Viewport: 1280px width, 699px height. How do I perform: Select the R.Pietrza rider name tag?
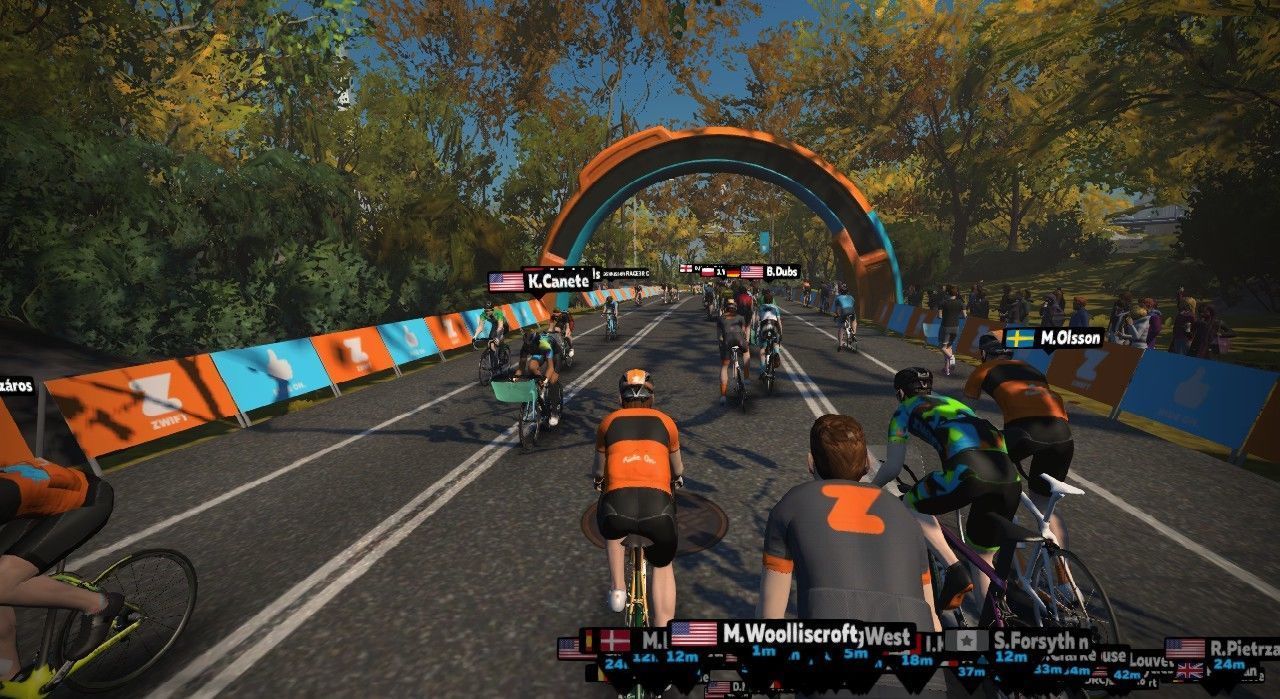[x=1222, y=648]
